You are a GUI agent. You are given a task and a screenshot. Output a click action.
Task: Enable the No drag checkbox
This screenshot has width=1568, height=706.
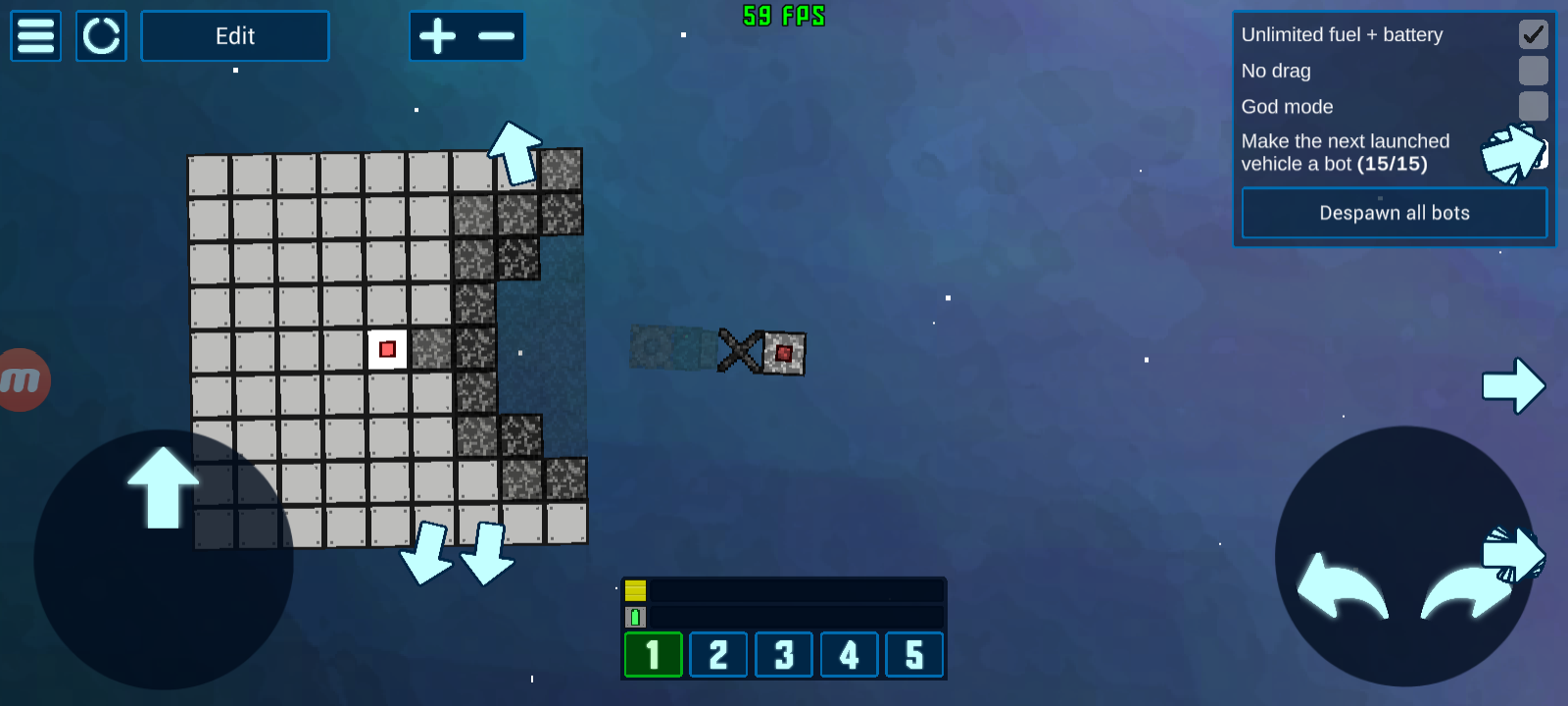1533,71
